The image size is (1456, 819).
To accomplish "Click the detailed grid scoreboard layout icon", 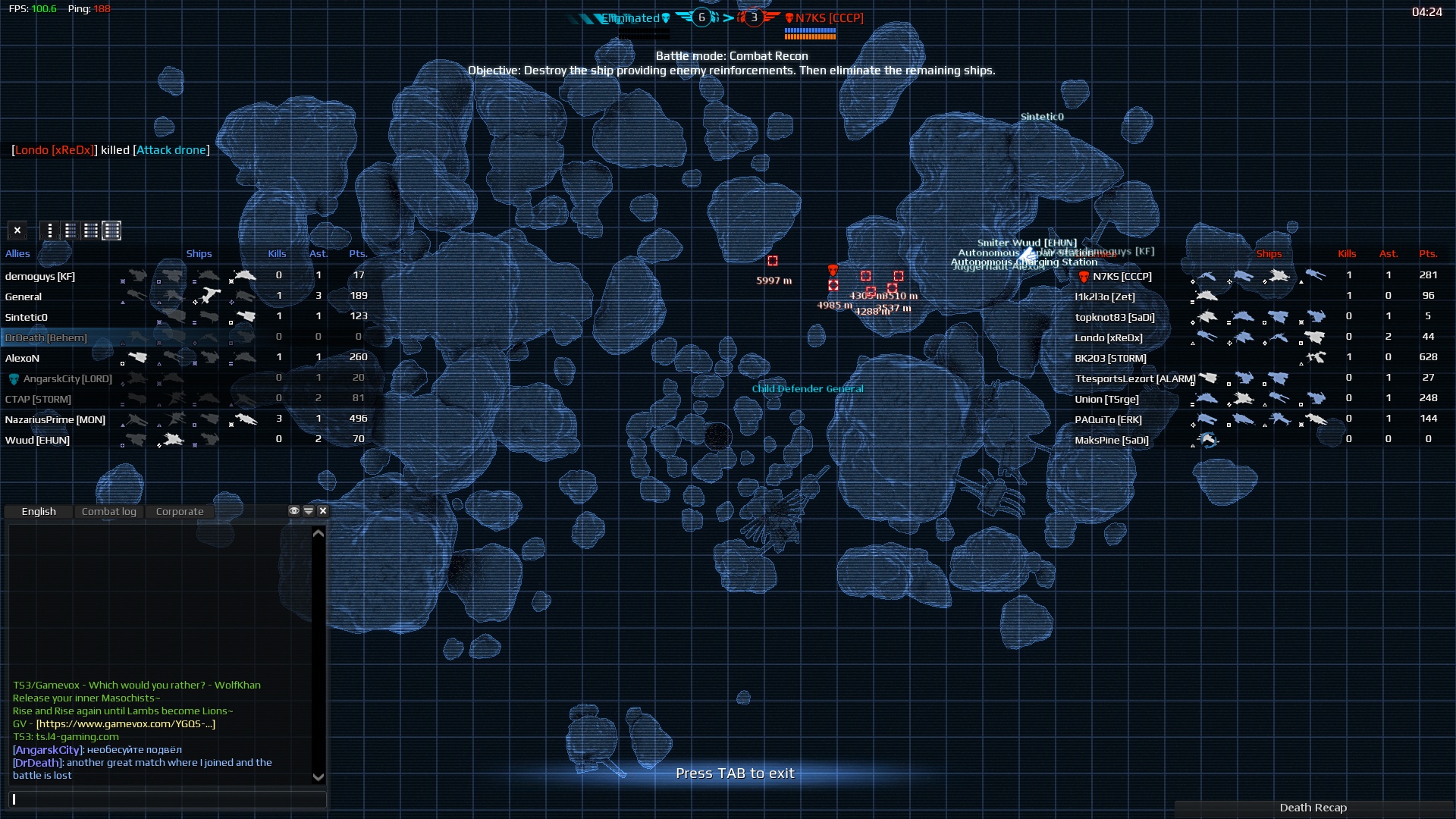I will tap(111, 230).
